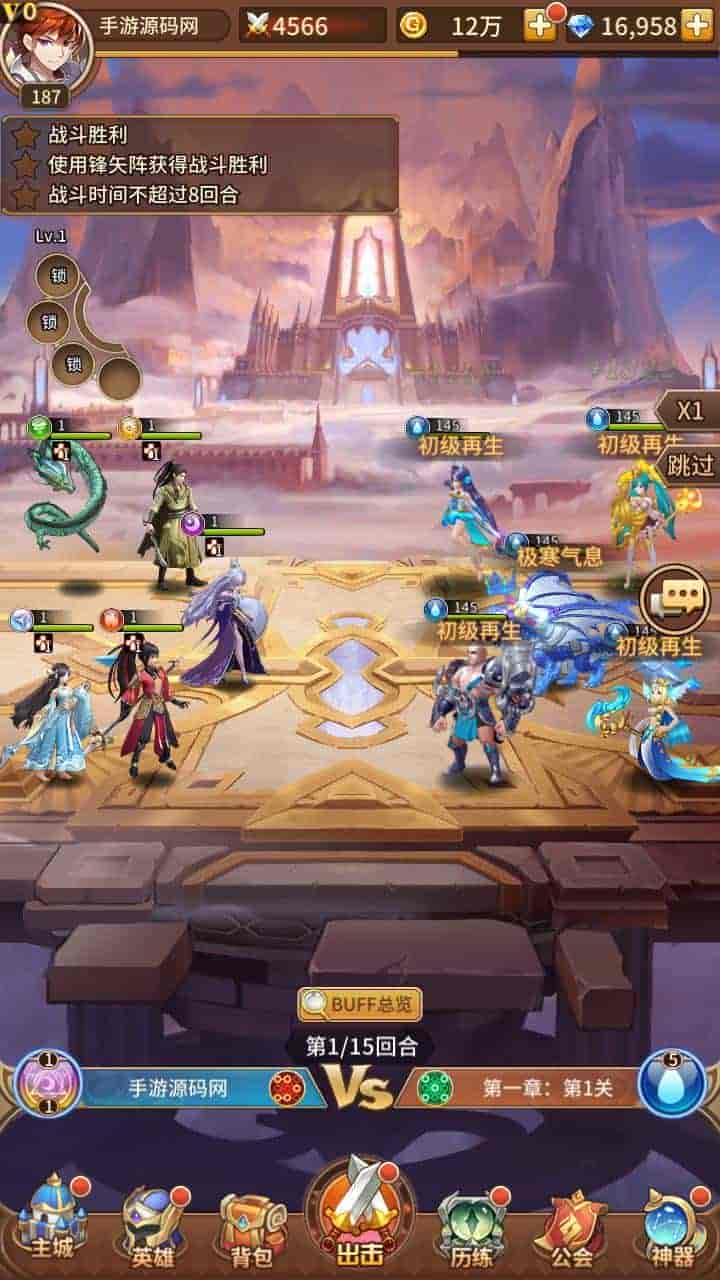Toggle the X1 battle speed
720x1280 pixels.
click(689, 411)
